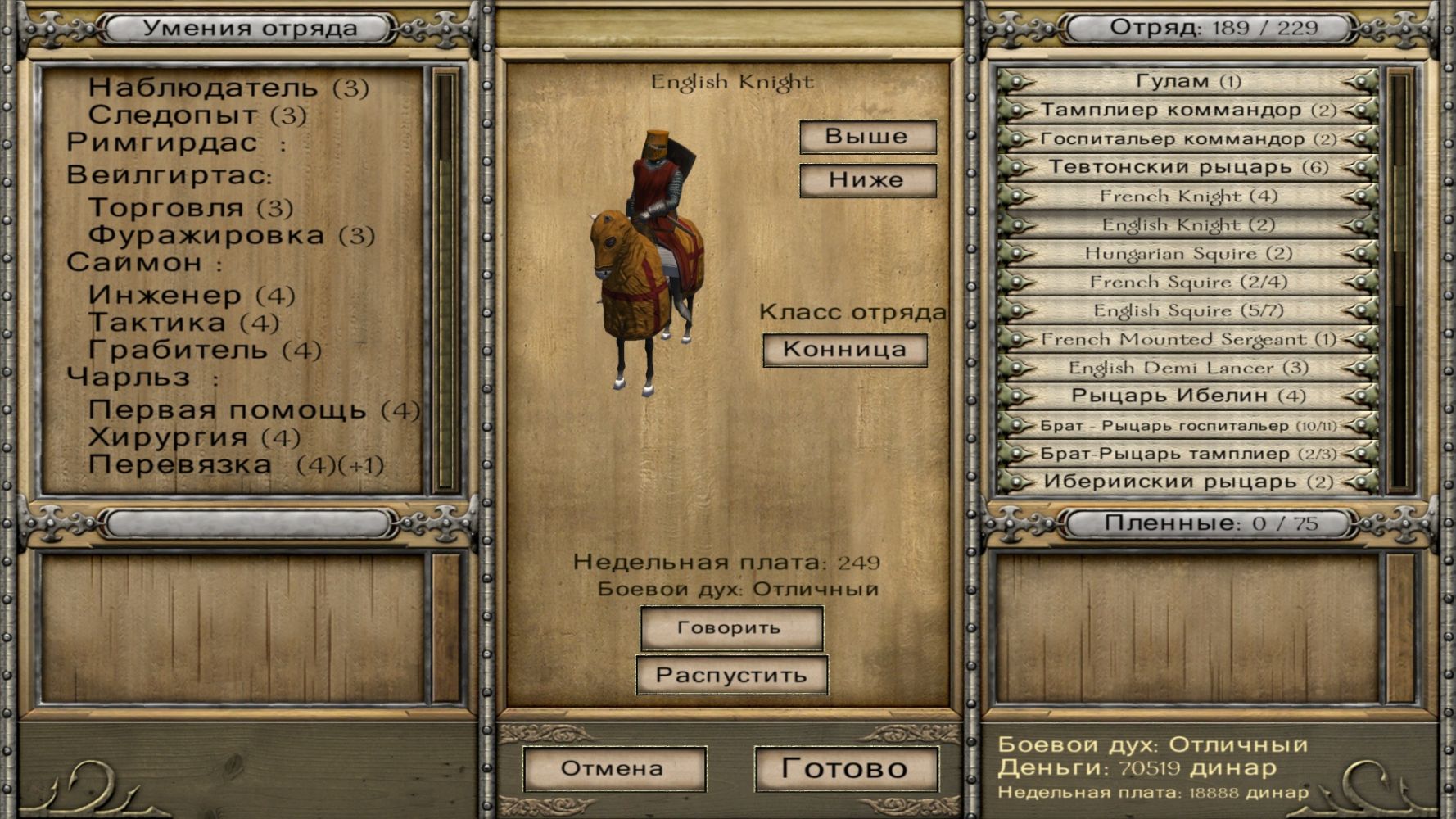1456x819 pixels.
Task: Click the party list scrollbar
Action: [1399, 278]
